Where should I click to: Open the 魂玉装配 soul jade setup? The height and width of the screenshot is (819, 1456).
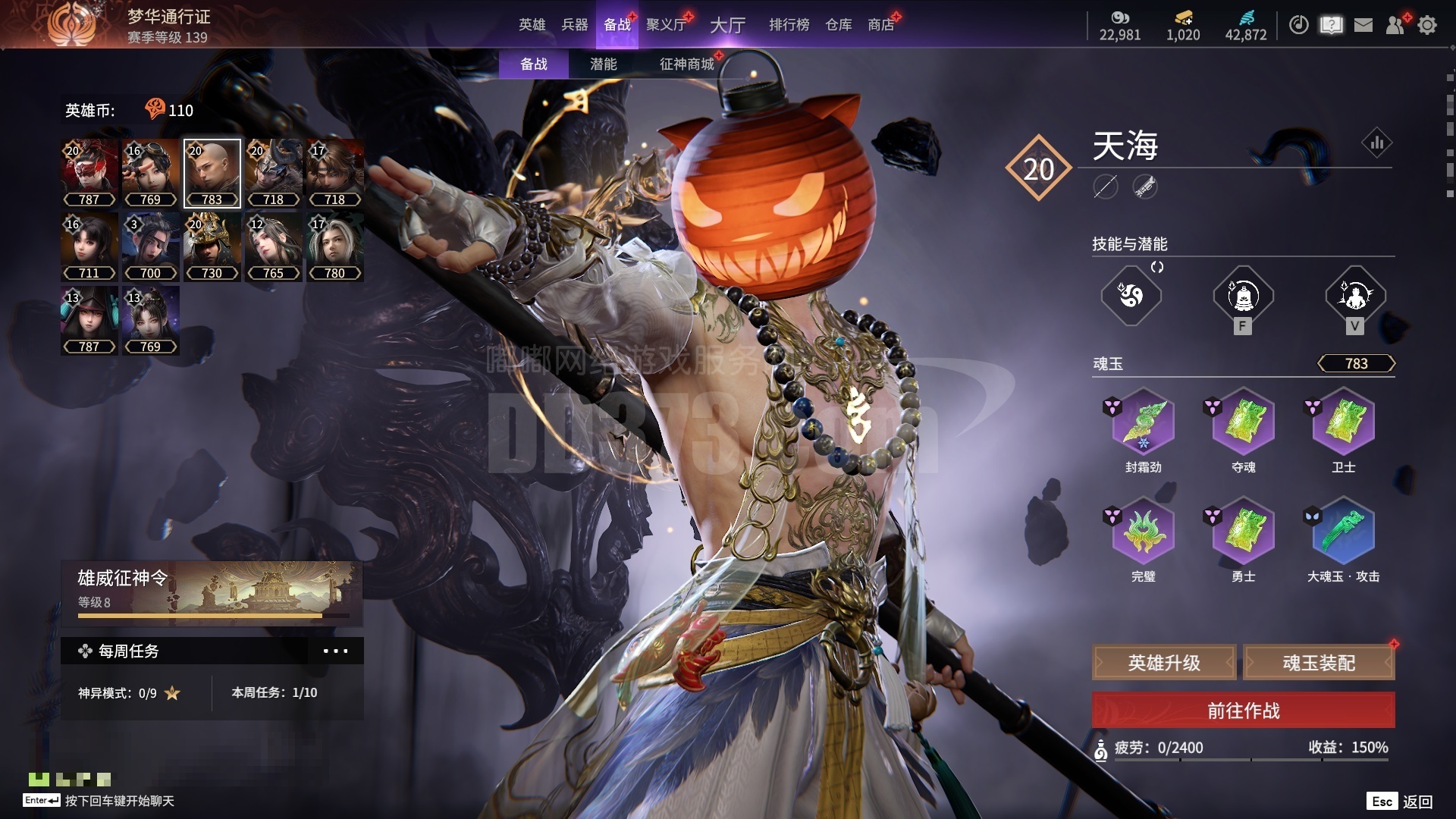pos(1319,663)
